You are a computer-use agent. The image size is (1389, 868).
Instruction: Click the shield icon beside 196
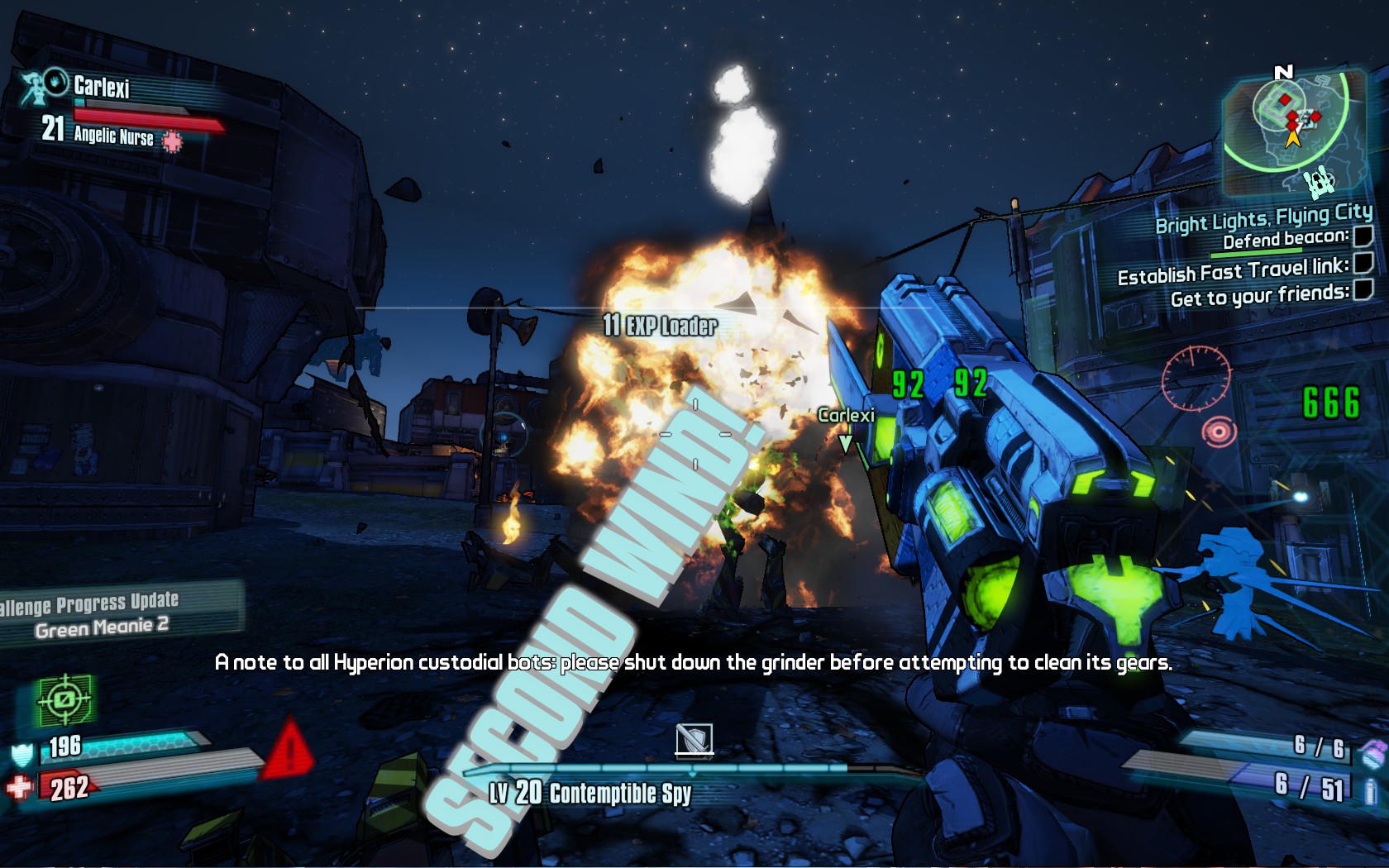[x=22, y=754]
